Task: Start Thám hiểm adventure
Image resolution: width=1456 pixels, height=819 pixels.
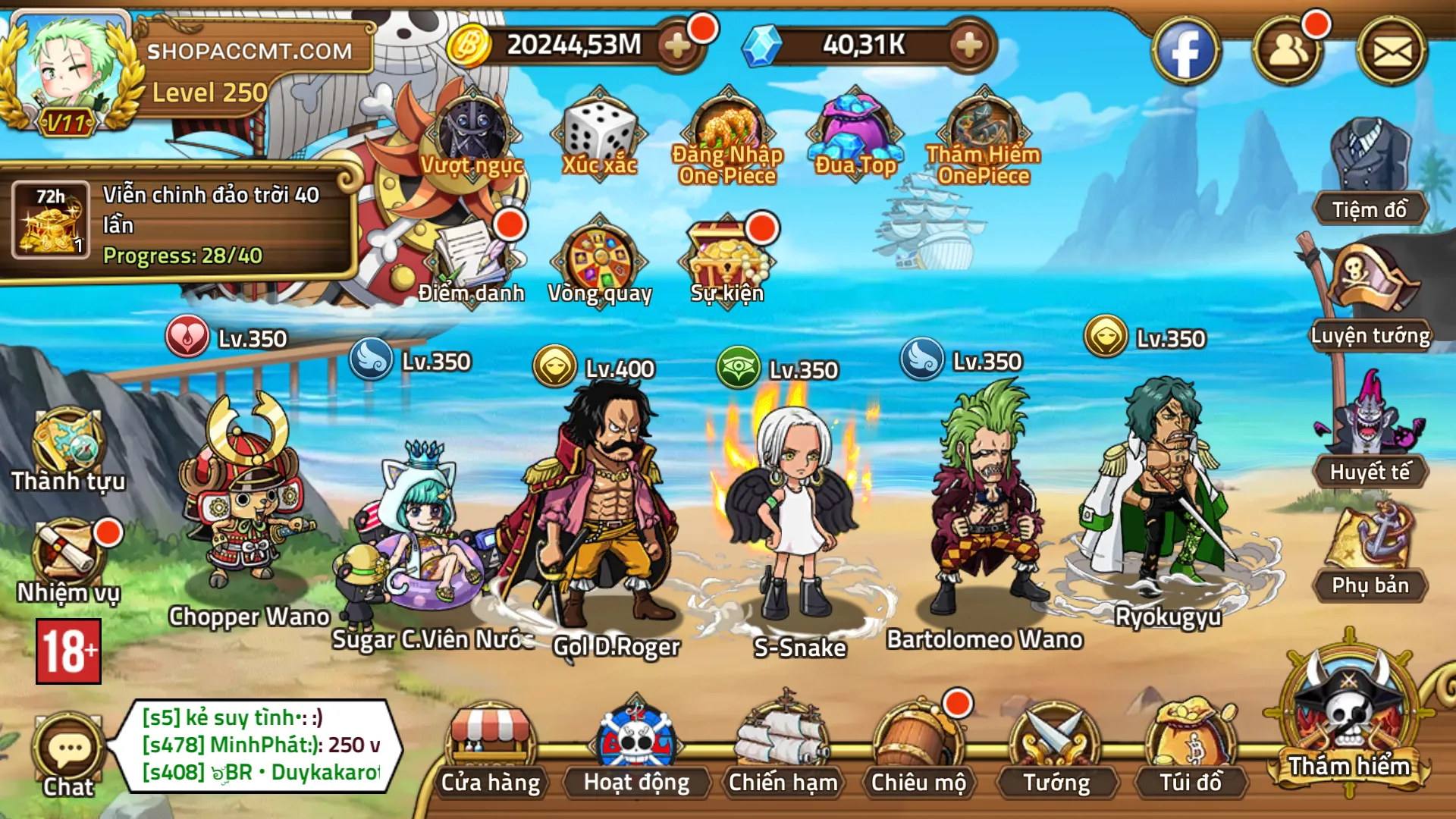Action: tap(1349, 720)
